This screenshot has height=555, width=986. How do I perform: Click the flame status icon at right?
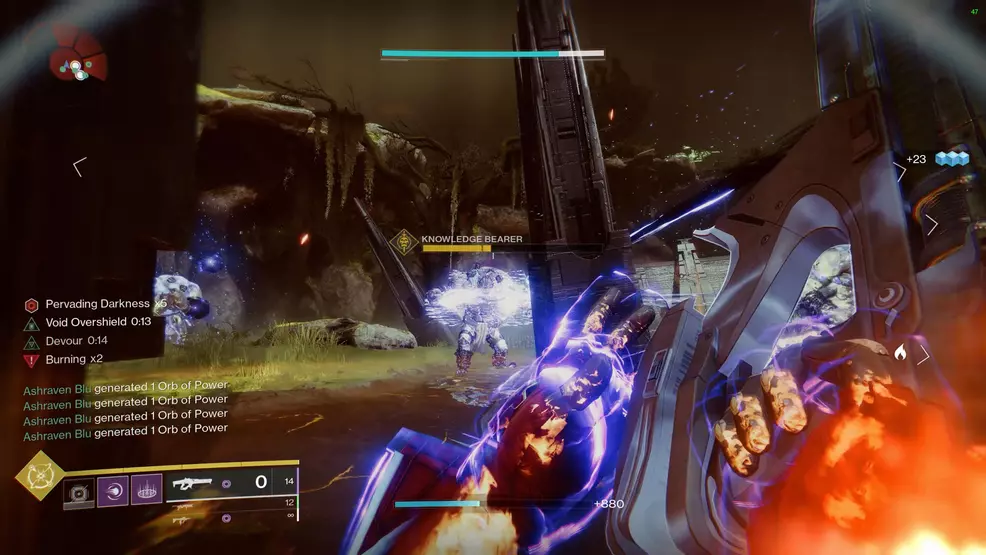[x=900, y=352]
